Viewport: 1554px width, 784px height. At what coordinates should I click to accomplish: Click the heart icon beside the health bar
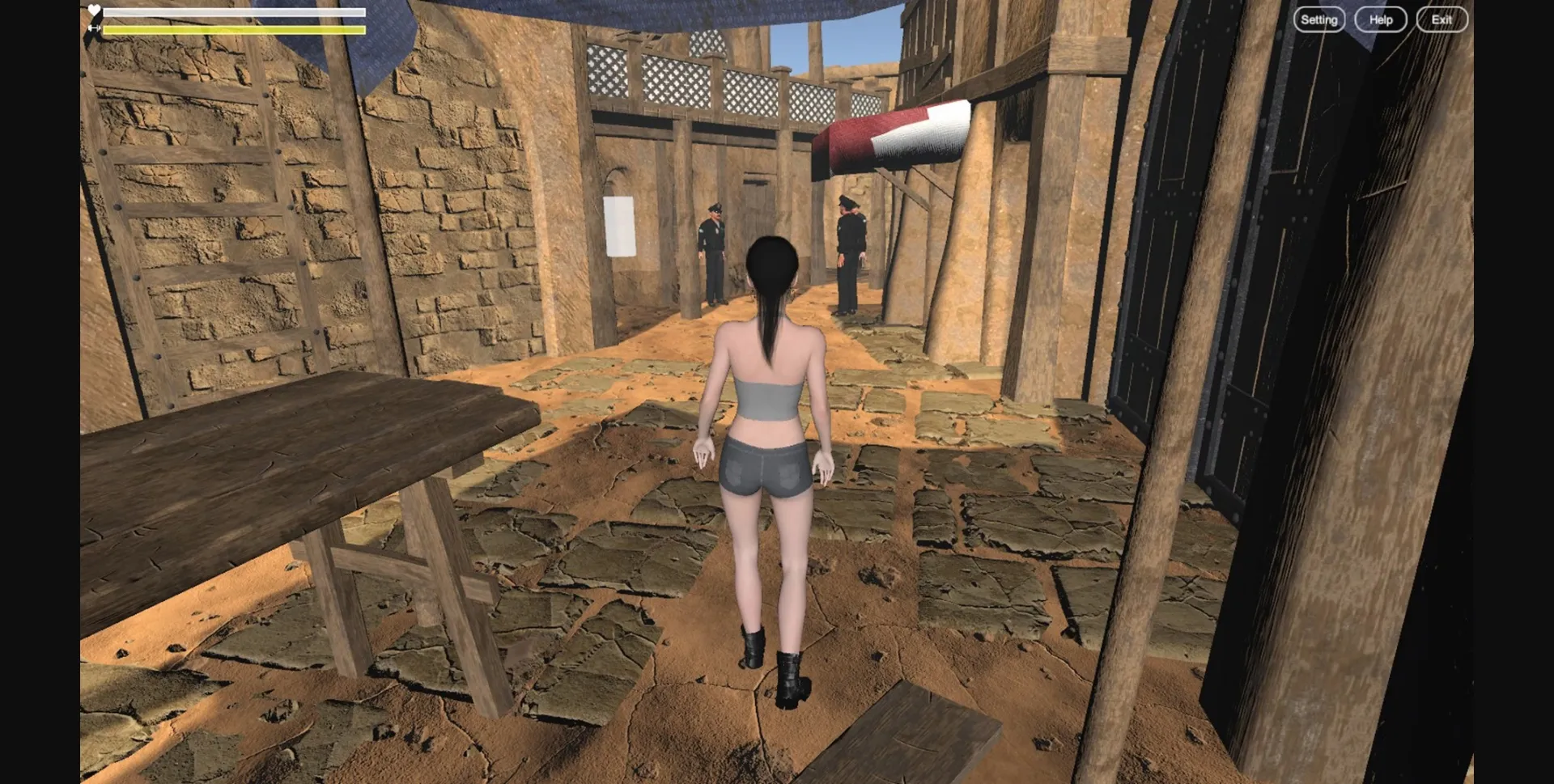(x=95, y=10)
